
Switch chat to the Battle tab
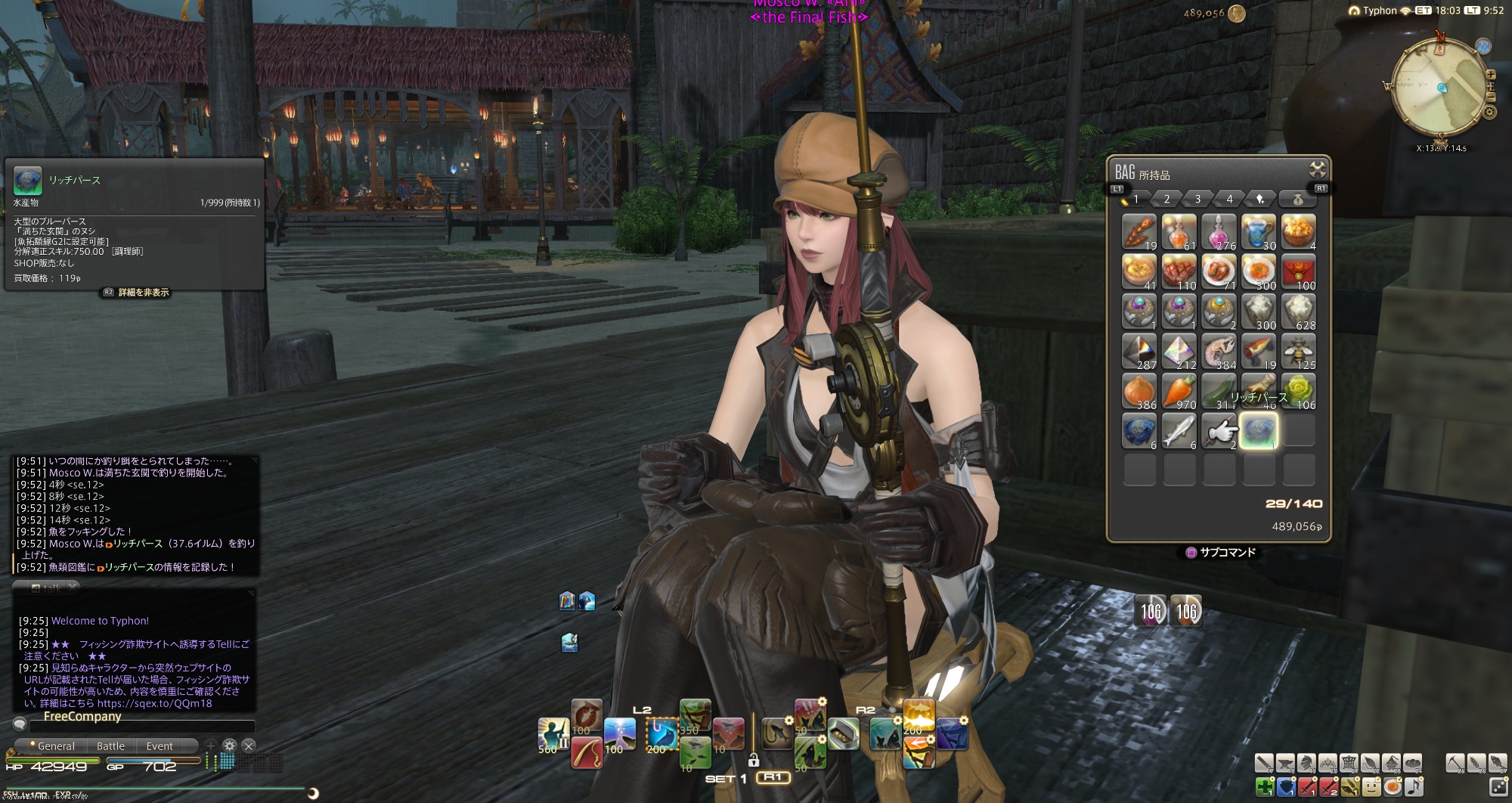click(110, 746)
